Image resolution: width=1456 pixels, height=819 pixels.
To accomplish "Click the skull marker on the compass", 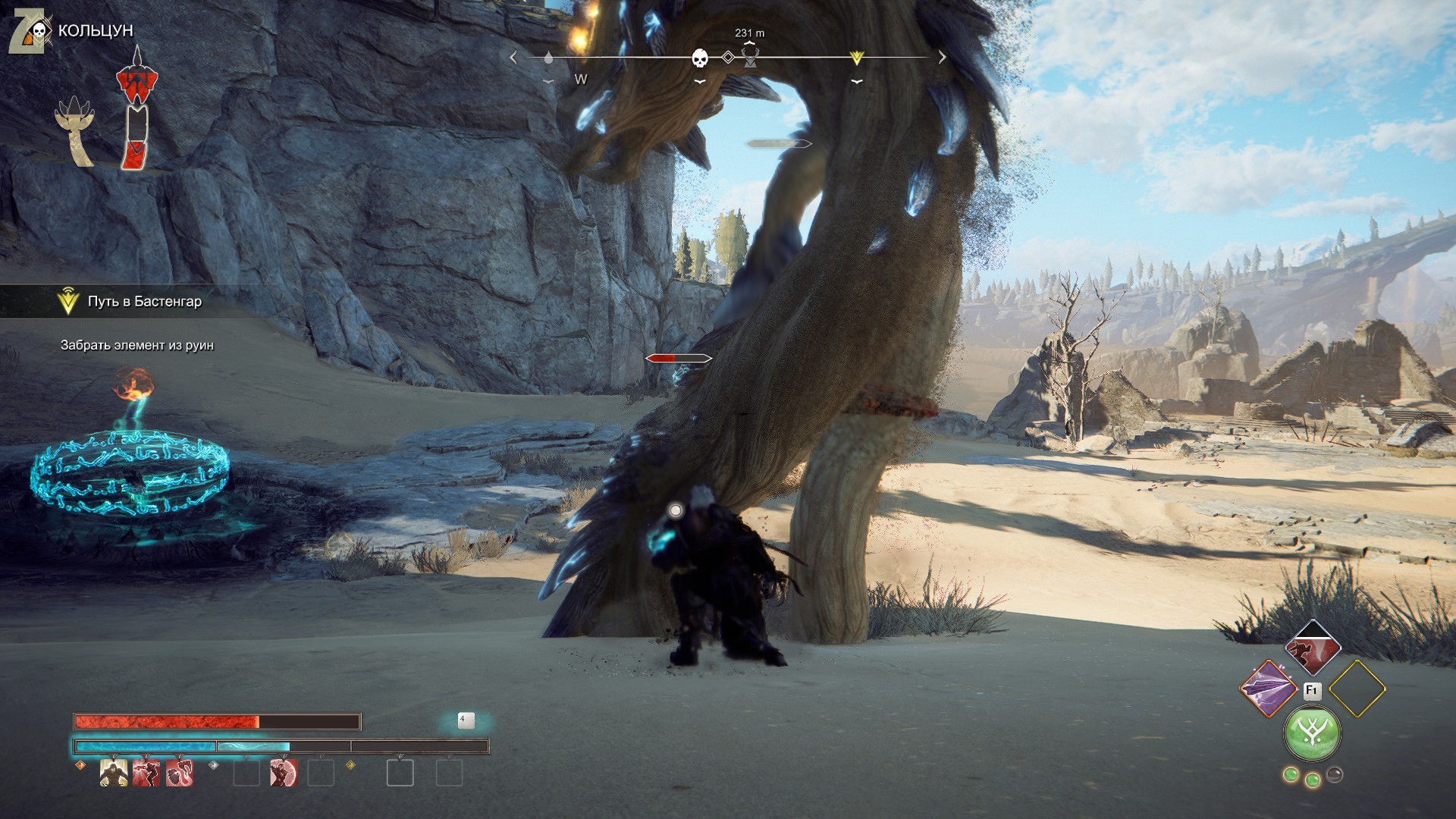I will click(x=700, y=58).
